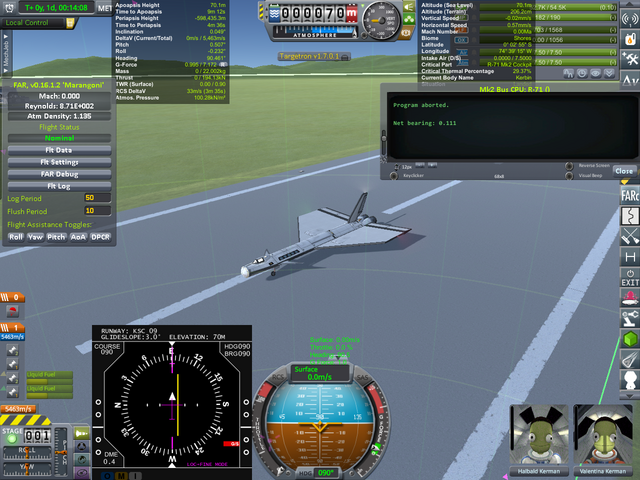Viewport: 640px width, 480px height.
Task: Click the EXIT toolbar icon
Action: tap(630, 279)
